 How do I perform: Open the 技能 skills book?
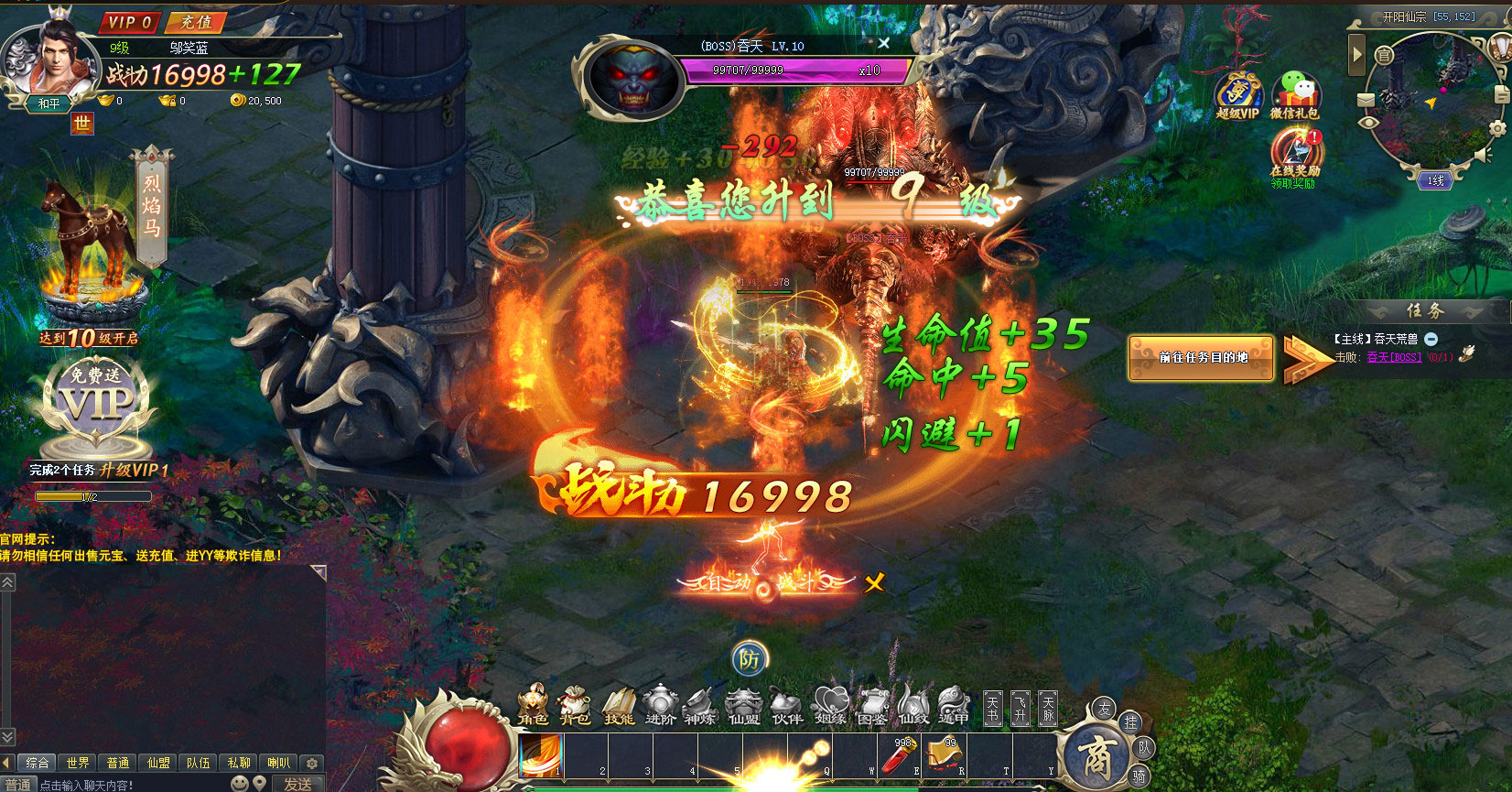619,706
